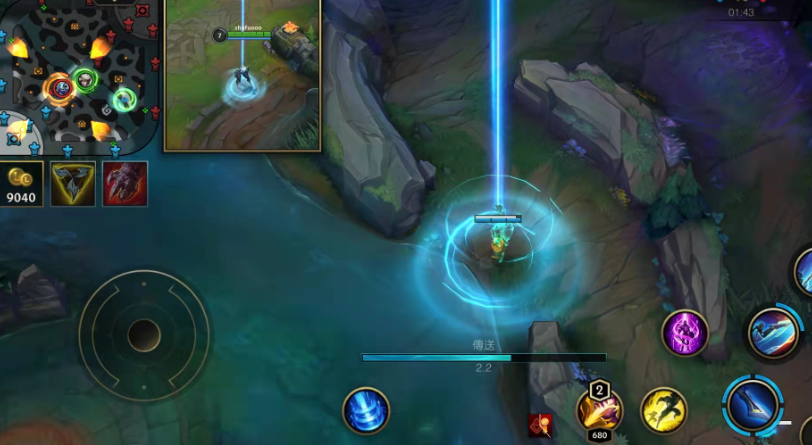Select the small red ward icon

point(541,425)
